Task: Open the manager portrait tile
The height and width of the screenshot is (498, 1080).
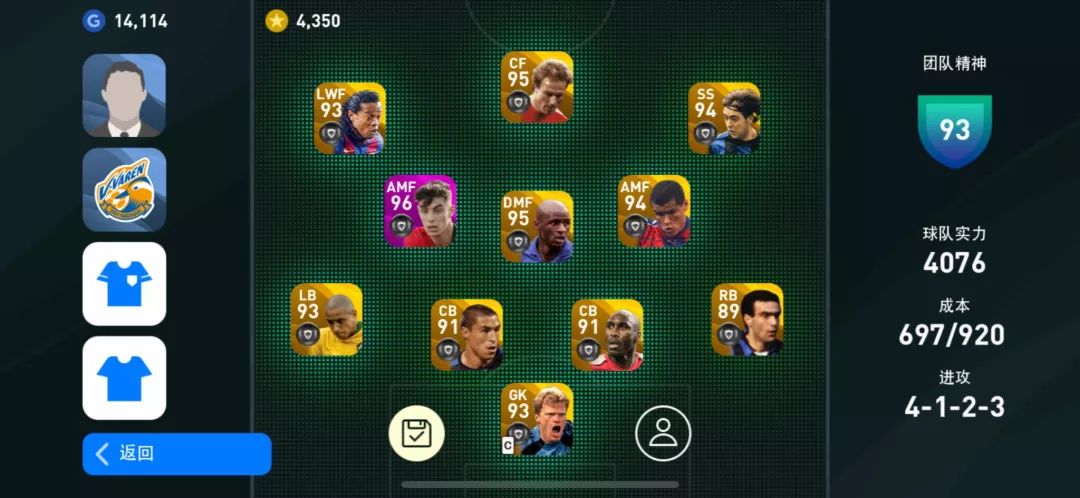Action: click(124, 96)
